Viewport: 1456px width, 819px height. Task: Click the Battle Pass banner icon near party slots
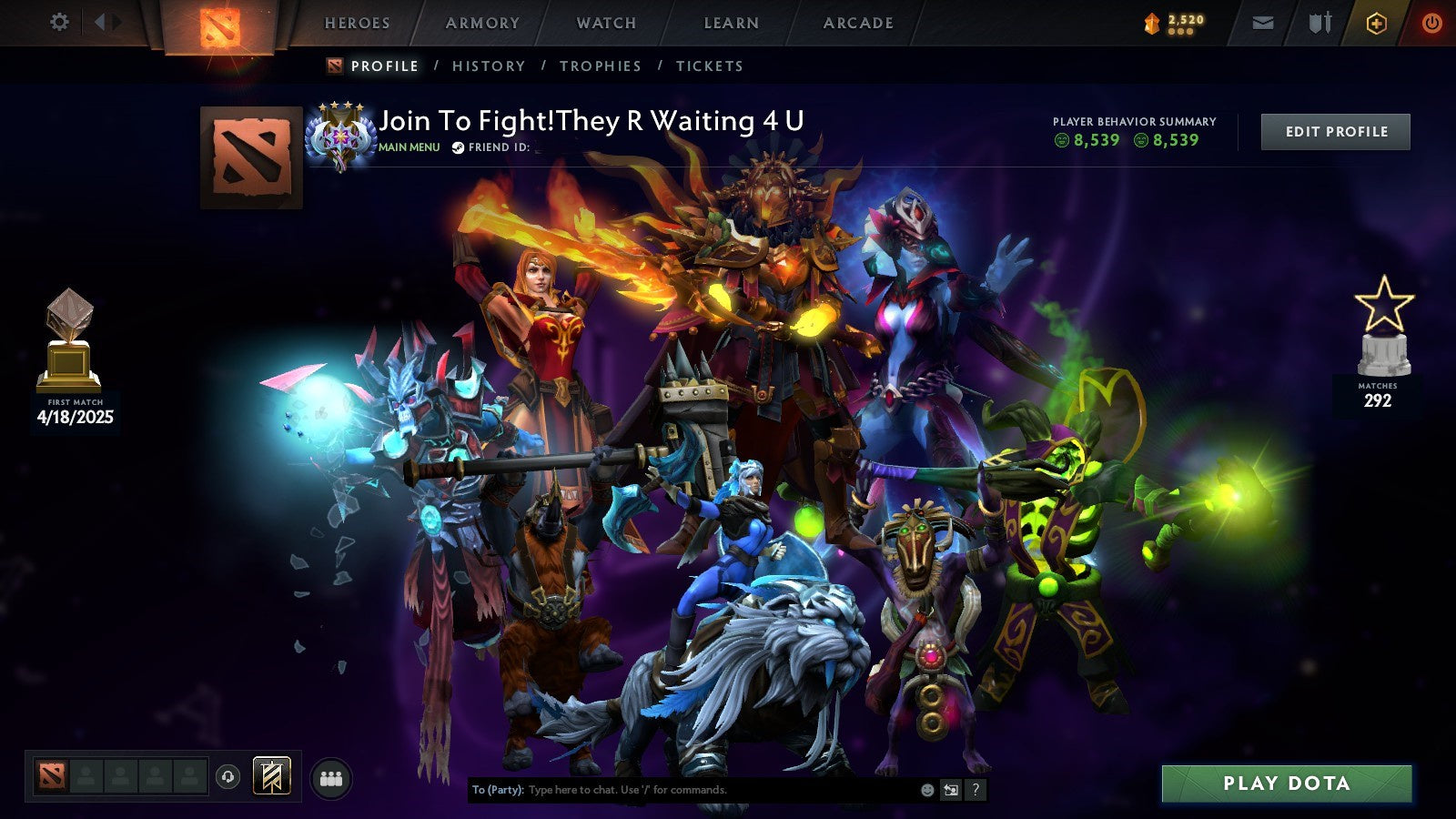tap(271, 775)
